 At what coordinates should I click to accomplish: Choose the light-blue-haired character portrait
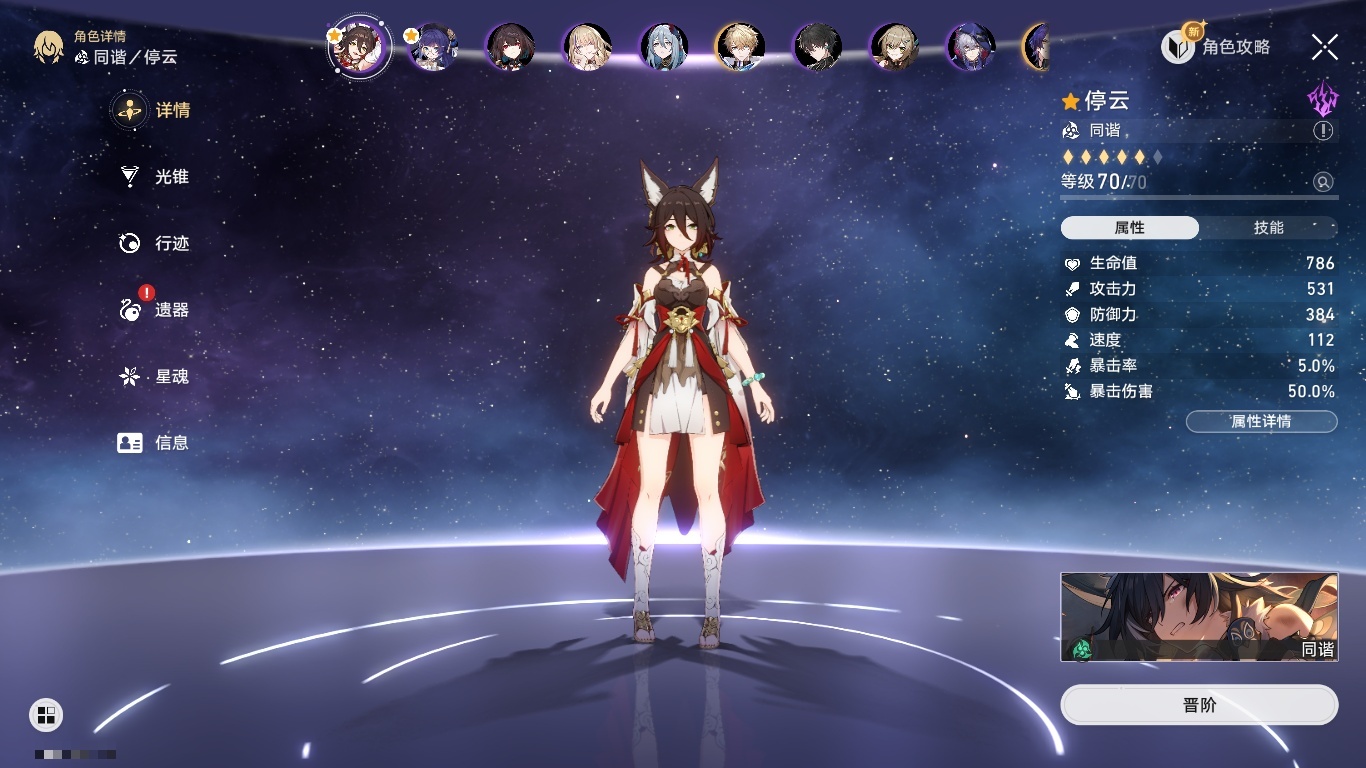click(664, 46)
